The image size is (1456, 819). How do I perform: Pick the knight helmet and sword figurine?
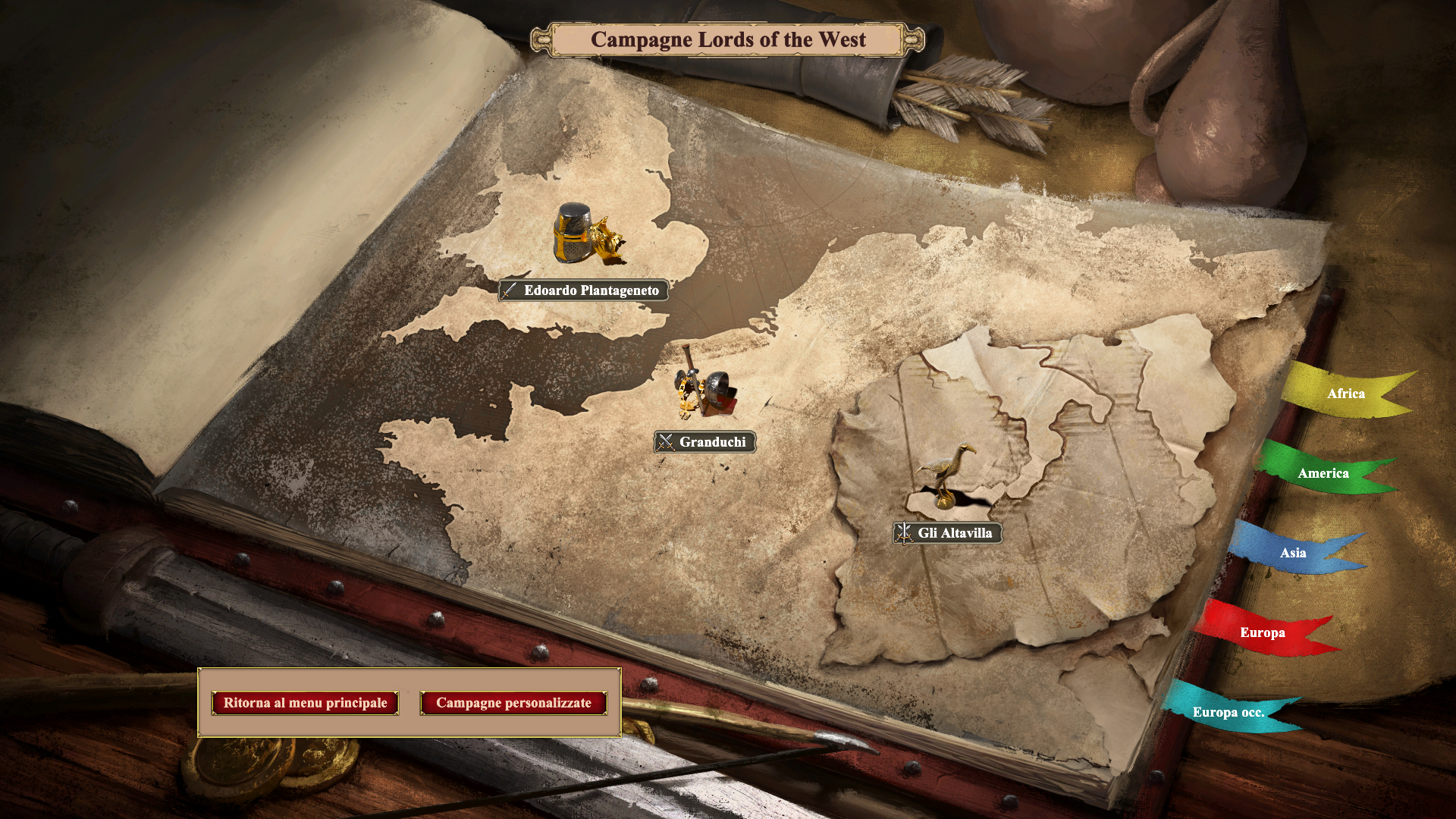705,387
